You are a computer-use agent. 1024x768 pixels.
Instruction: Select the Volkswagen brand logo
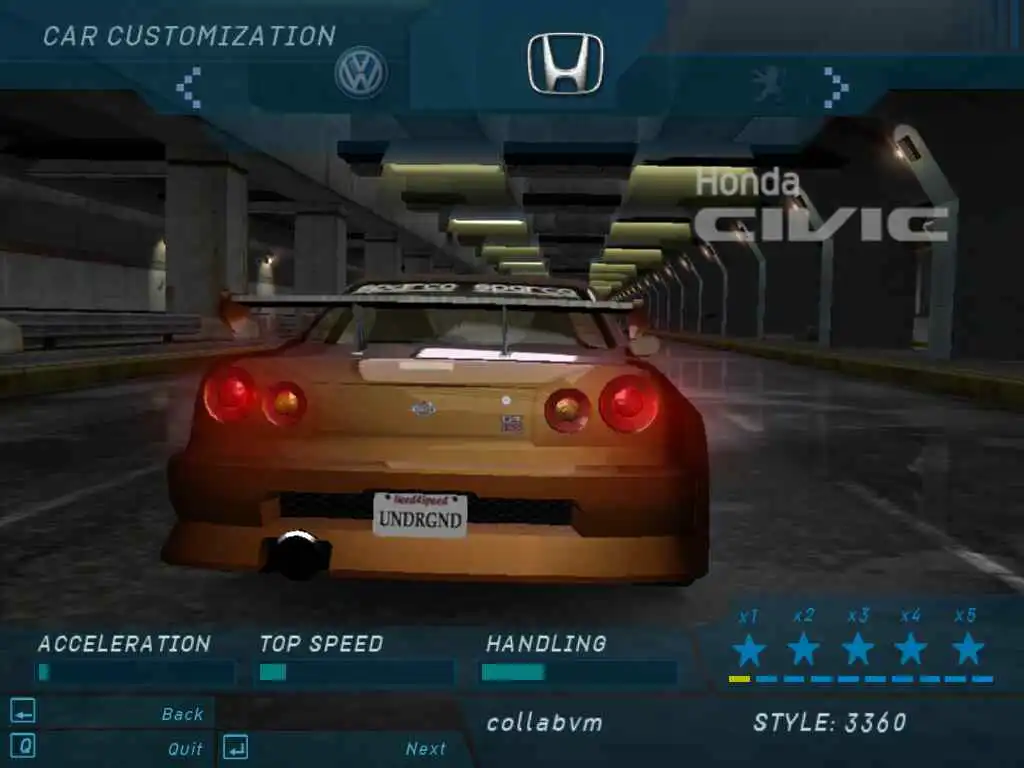point(361,73)
